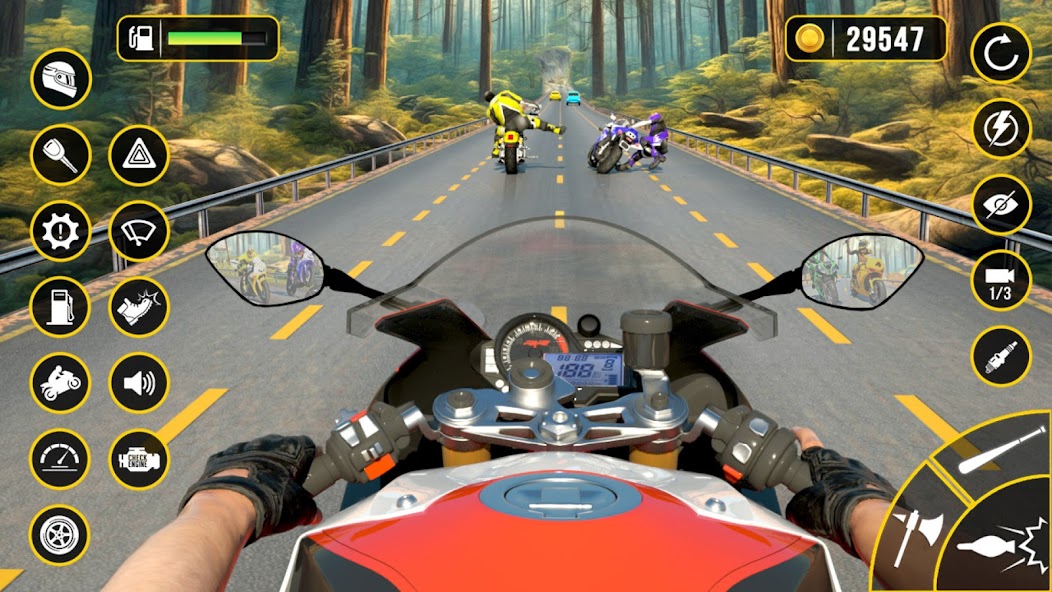
Task: Select the ignition key icon
Action: click(61, 155)
